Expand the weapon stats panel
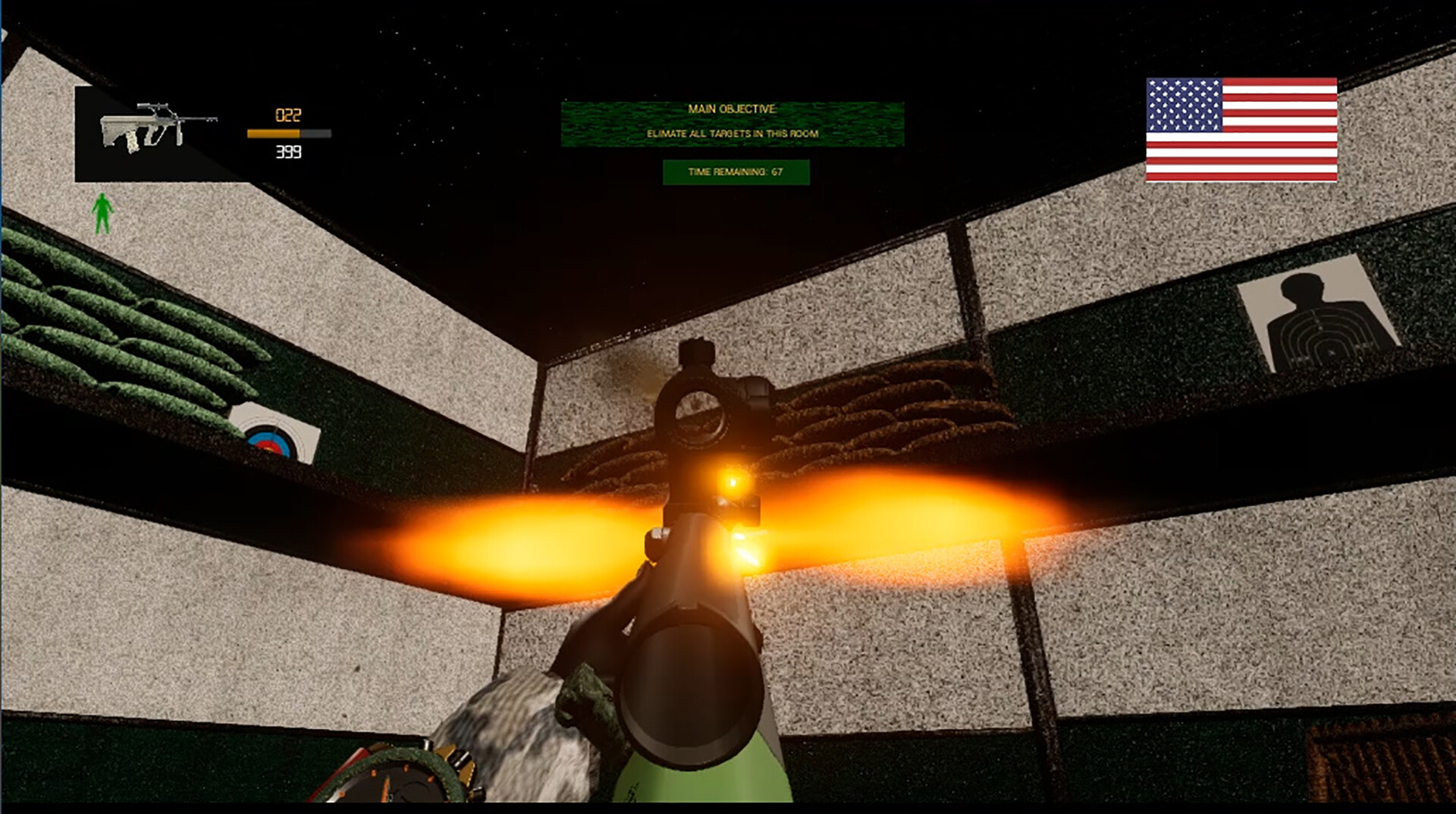 pyautogui.click(x=288, y=133)
